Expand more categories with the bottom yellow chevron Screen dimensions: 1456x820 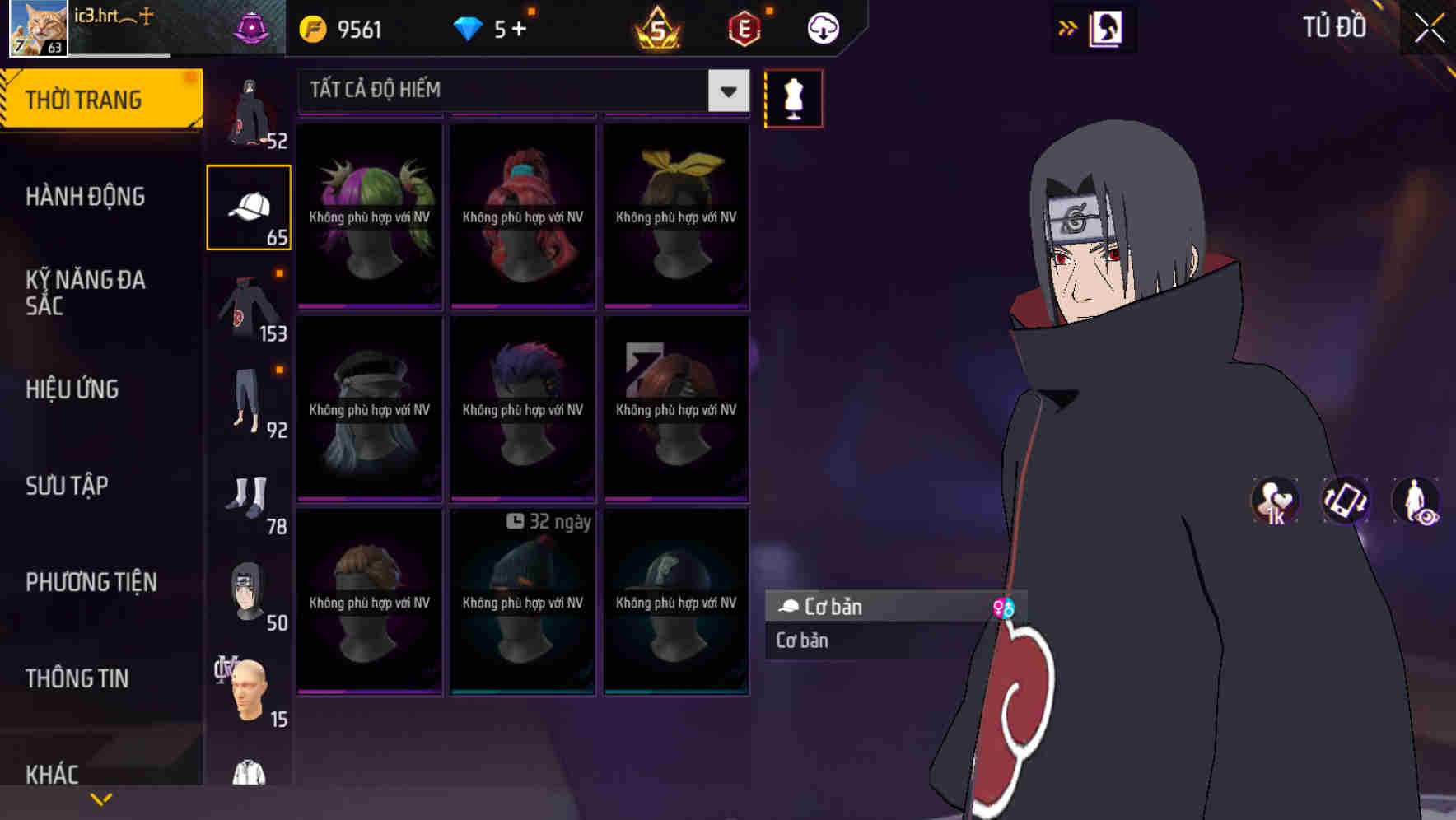coord(101,797)
